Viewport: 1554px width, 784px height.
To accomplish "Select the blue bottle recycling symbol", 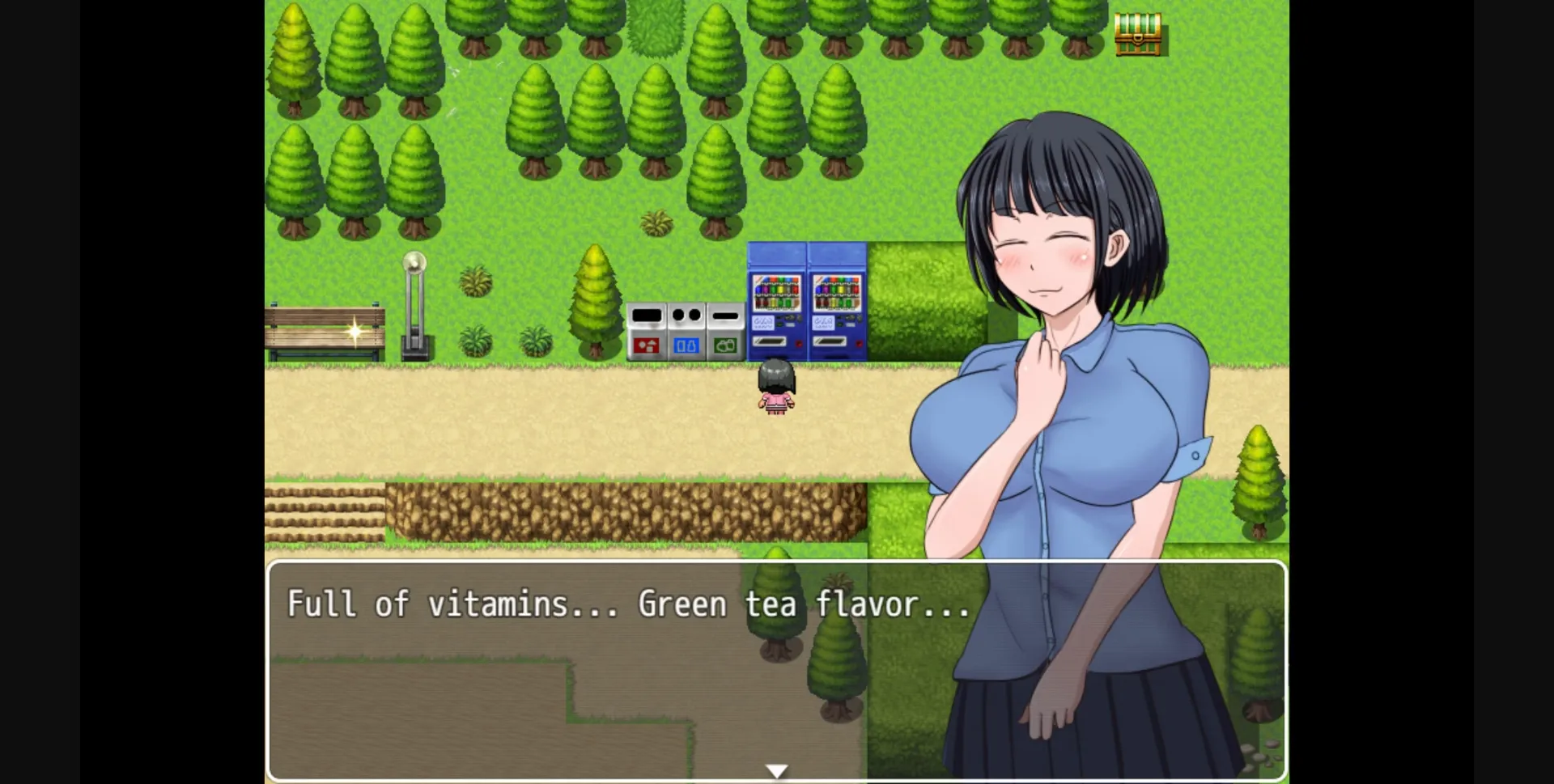I will tap(687, 345).
